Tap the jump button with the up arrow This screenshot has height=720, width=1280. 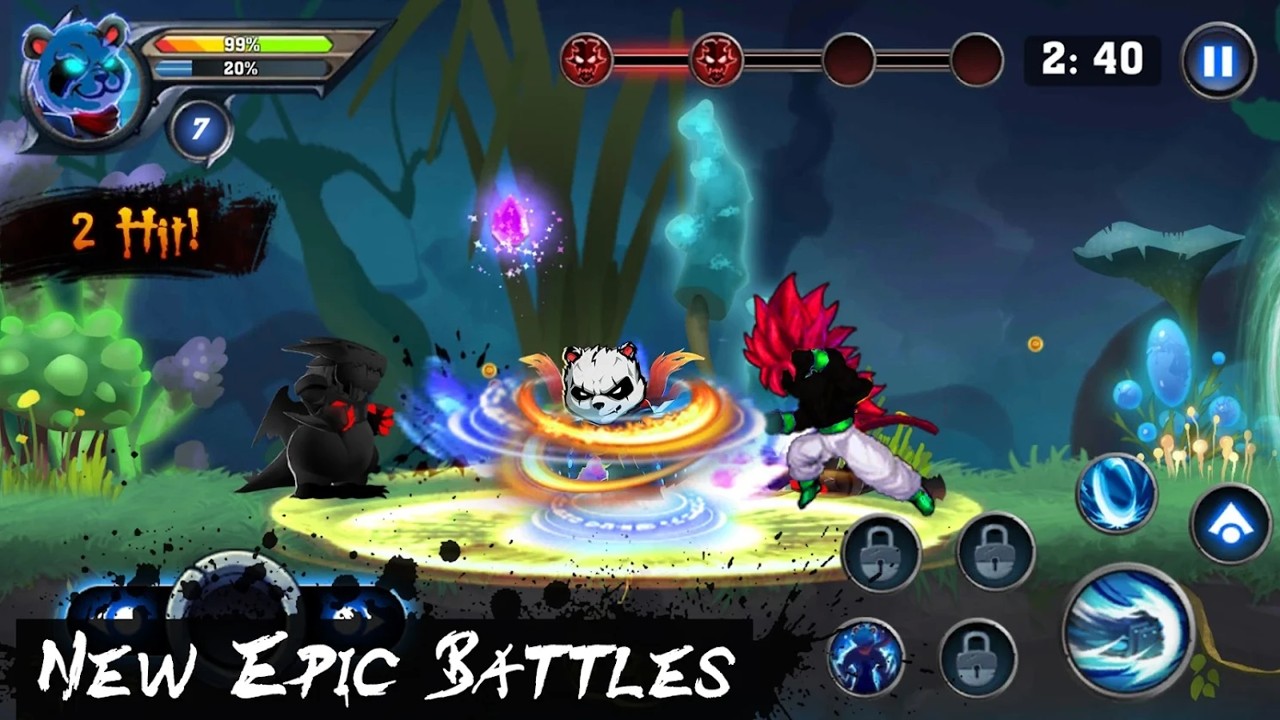[1230, 521]
